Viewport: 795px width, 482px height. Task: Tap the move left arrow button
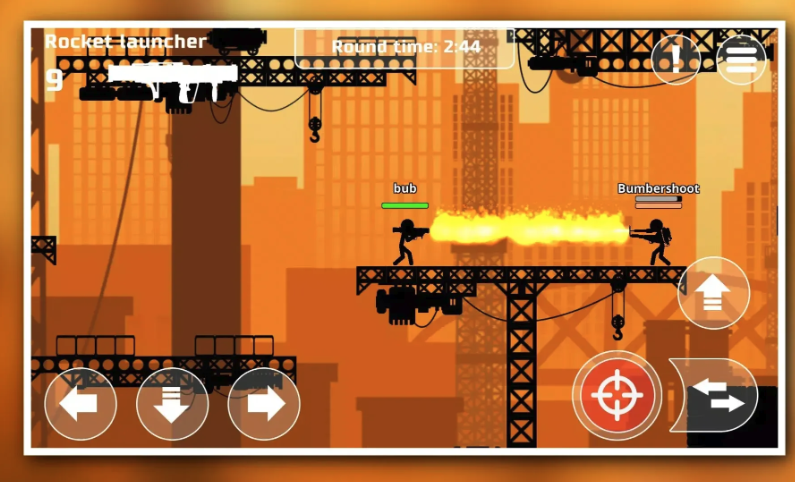[80, 404]
